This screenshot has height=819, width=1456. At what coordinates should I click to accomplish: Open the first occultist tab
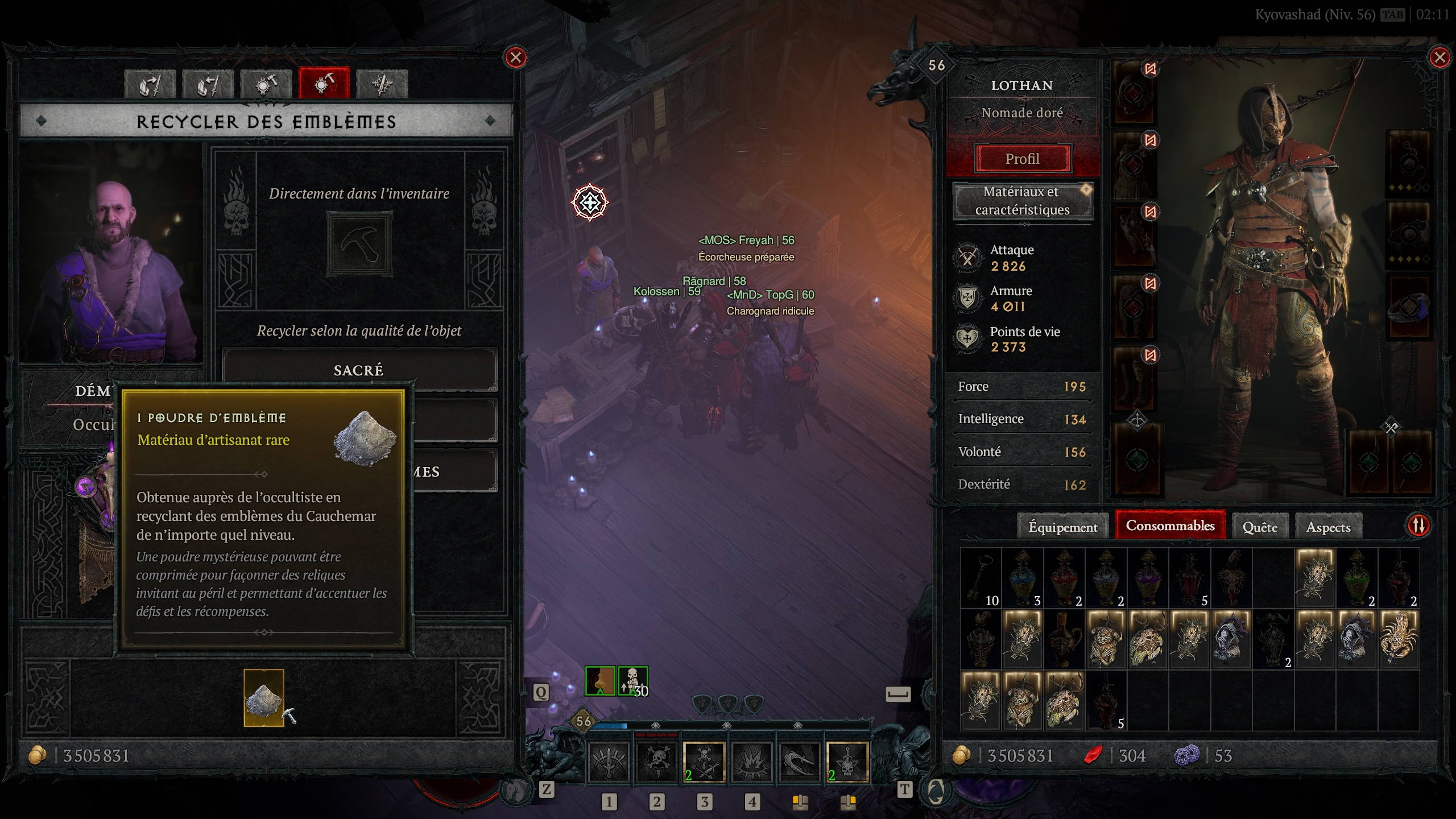(x=150, y=84)
